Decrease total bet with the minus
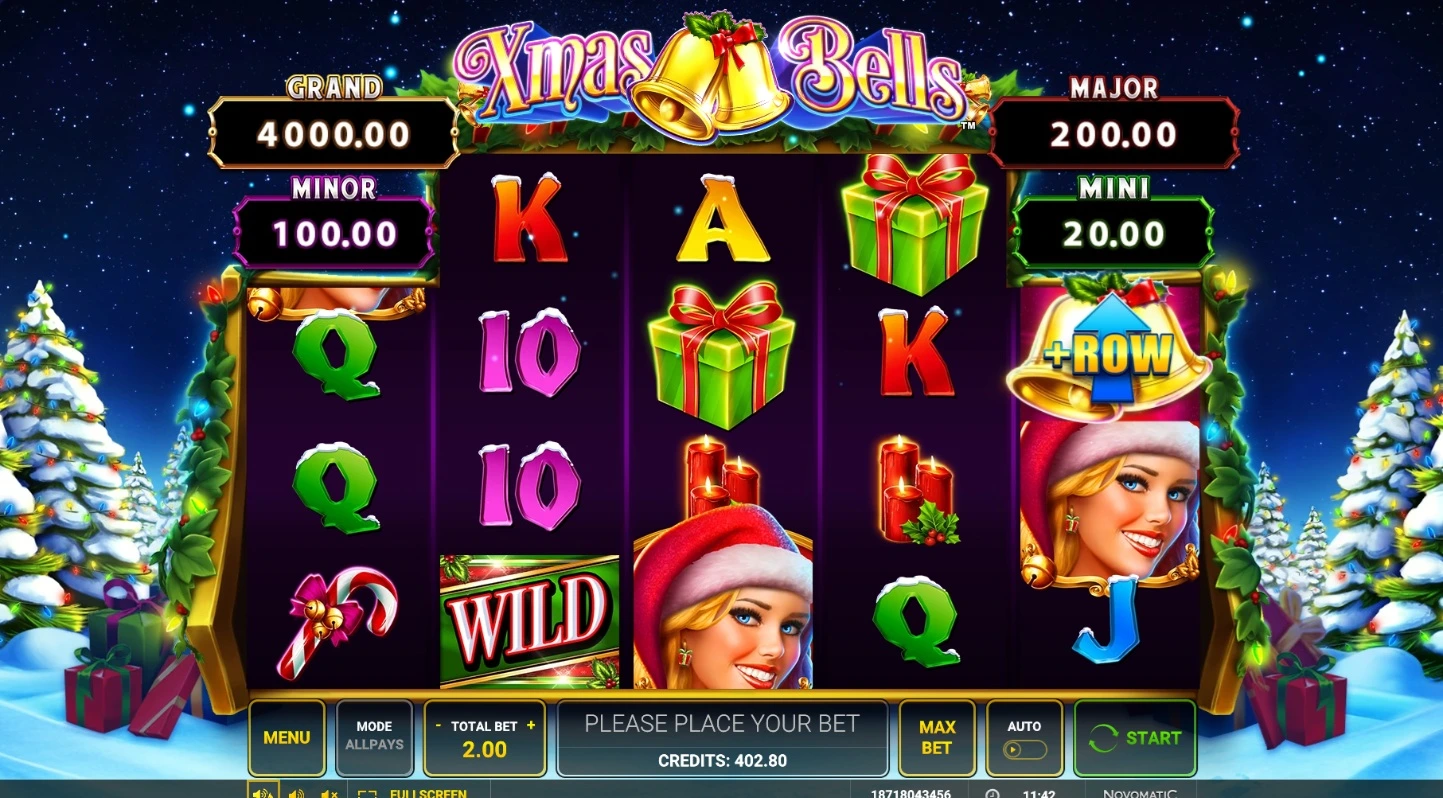This screenshot has width=1443, height=798. point(437,726)
